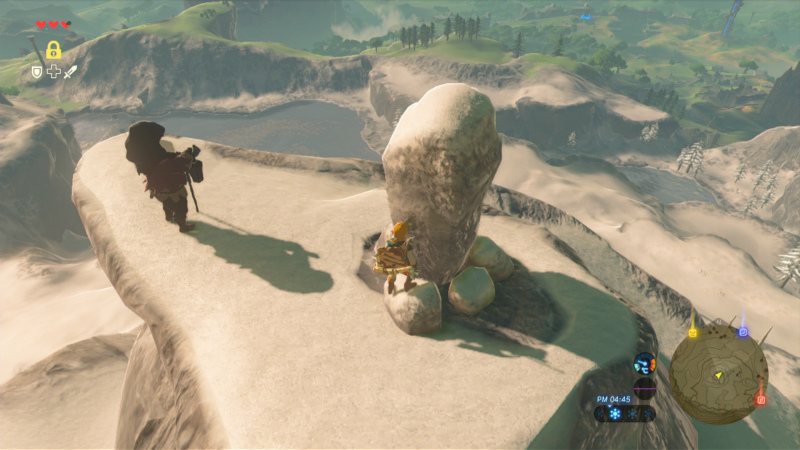Click the circular minimap
800x450 pixels.
click(x=718, y=374)
